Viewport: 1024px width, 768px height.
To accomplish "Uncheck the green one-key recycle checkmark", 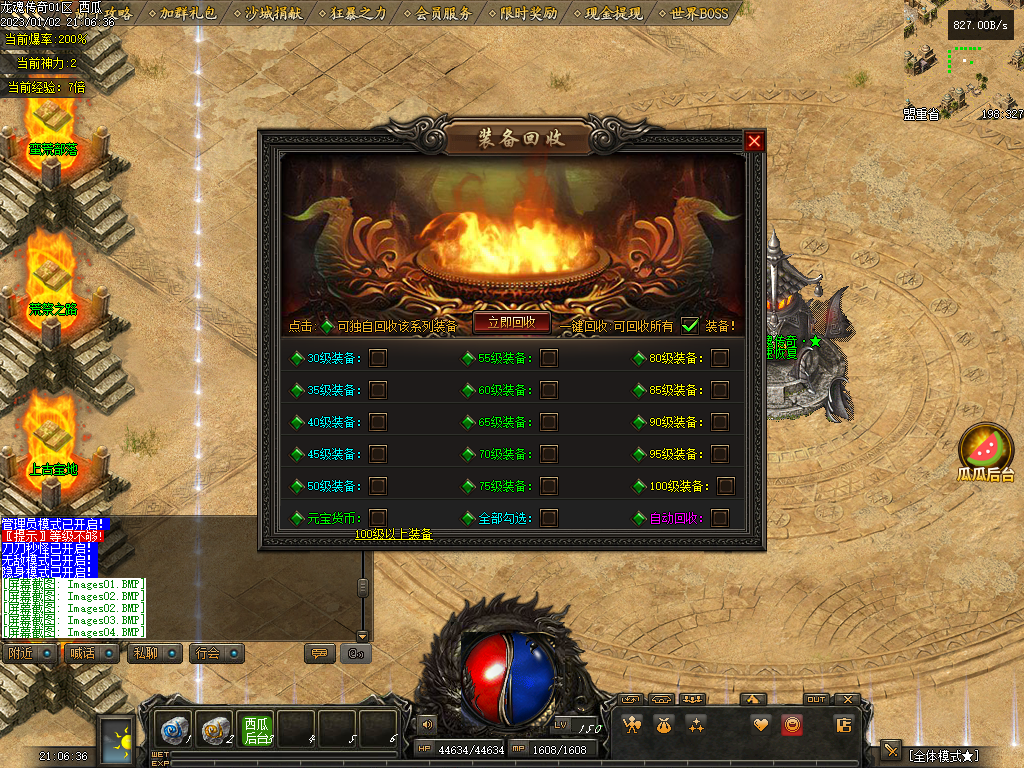I will (690, 325).
